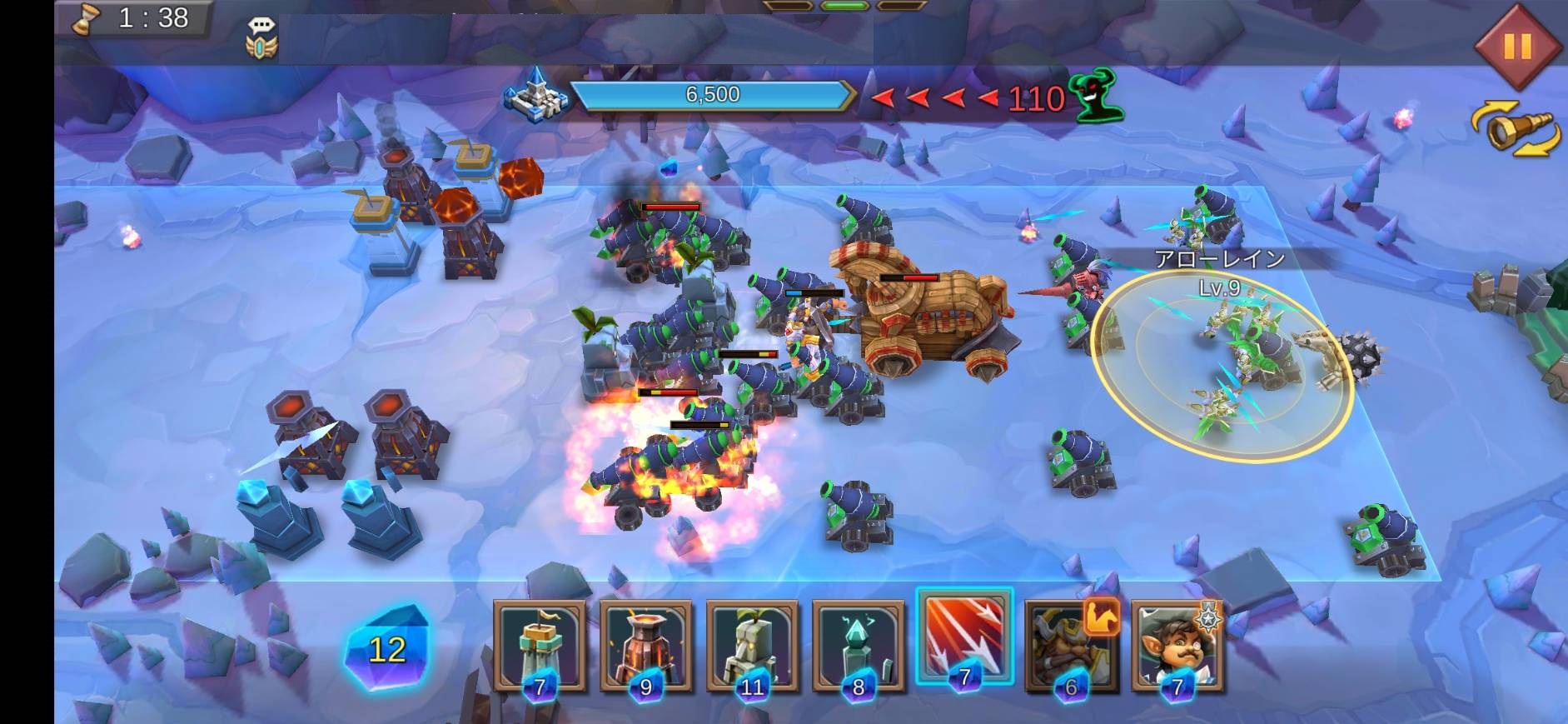This screenshot has width=1568, height=724.
Task: Pause the battle with the orange pause button
Action: 1516,46
